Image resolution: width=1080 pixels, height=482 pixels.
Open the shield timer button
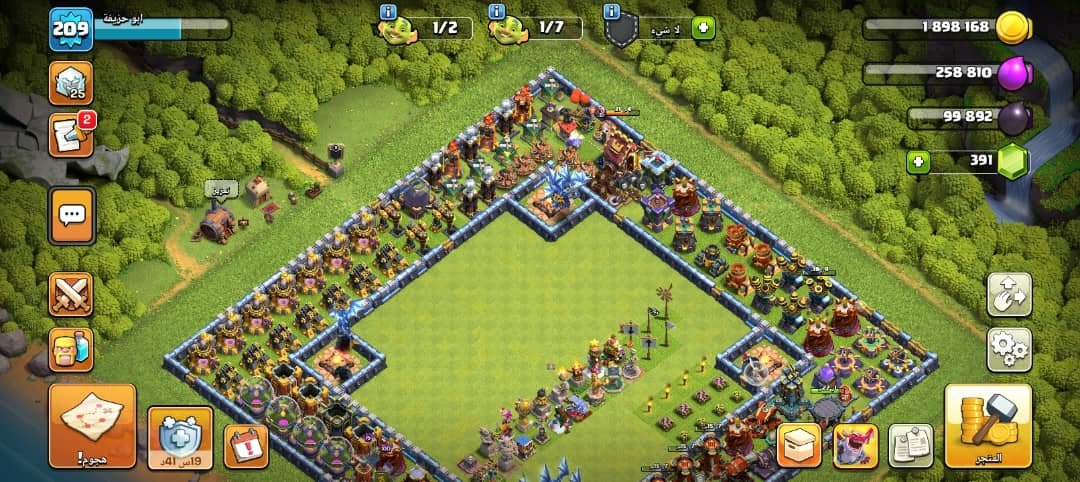(x=180, y=437)
